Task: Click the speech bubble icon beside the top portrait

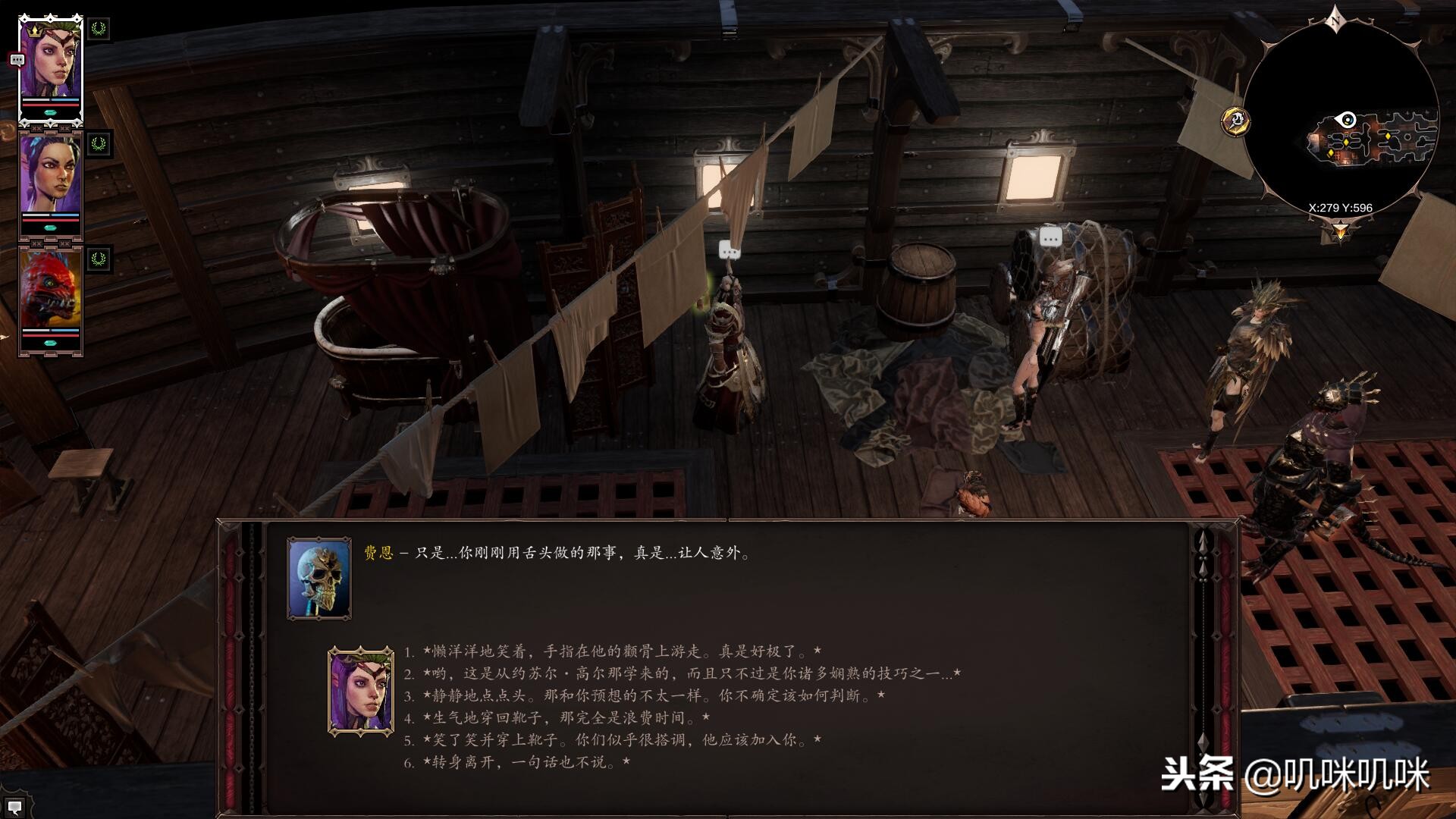Action: (17, 58)
